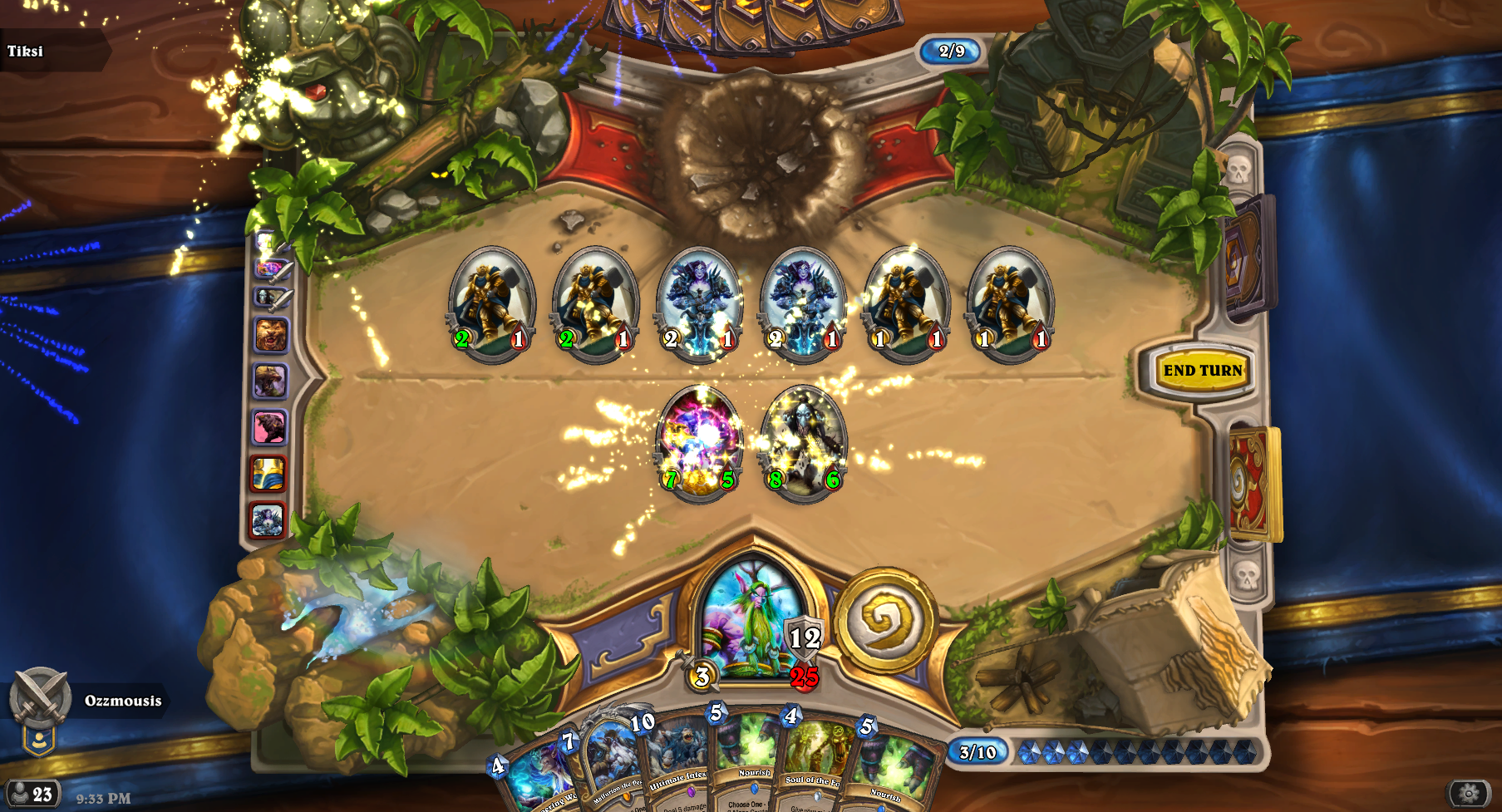The image size is (1502, 812).
Task: Activate the druid hero power
Action: [887, 620]
